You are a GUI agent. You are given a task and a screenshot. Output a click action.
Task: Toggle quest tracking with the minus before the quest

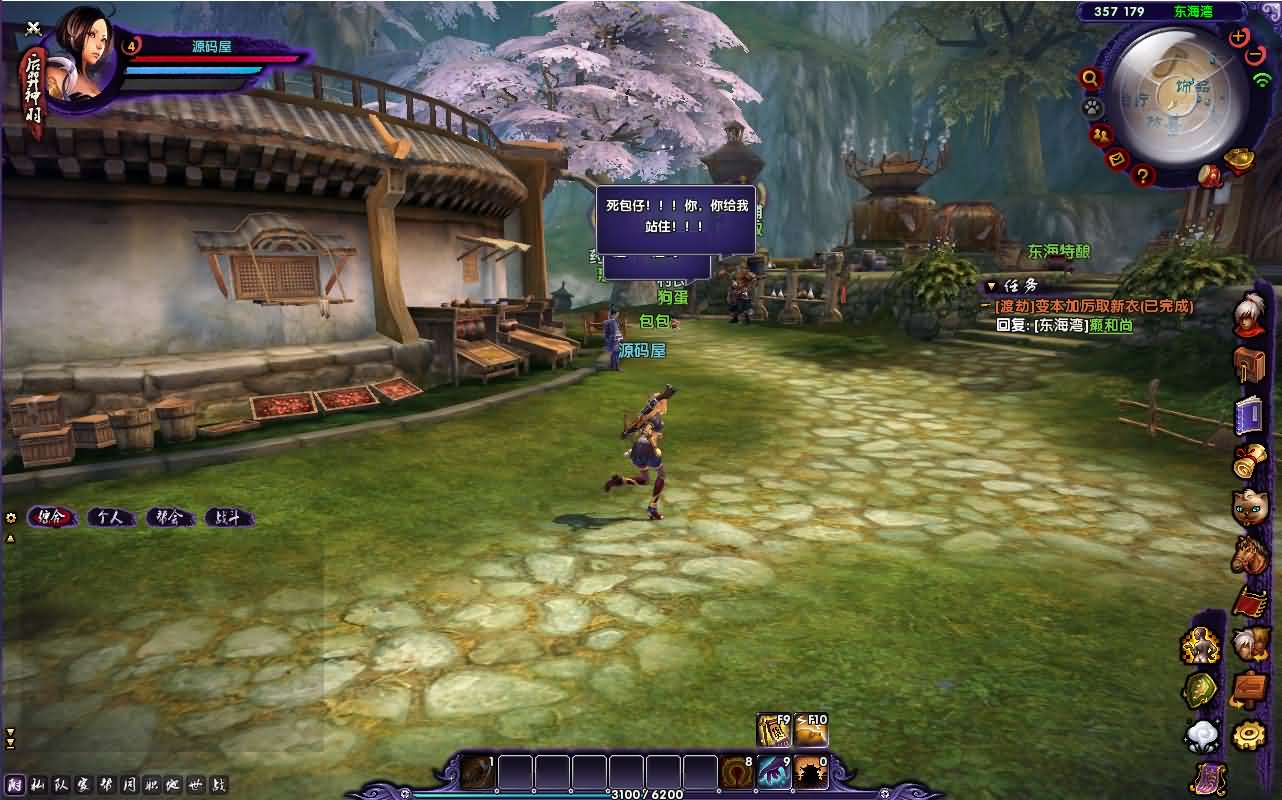point(985,306)
